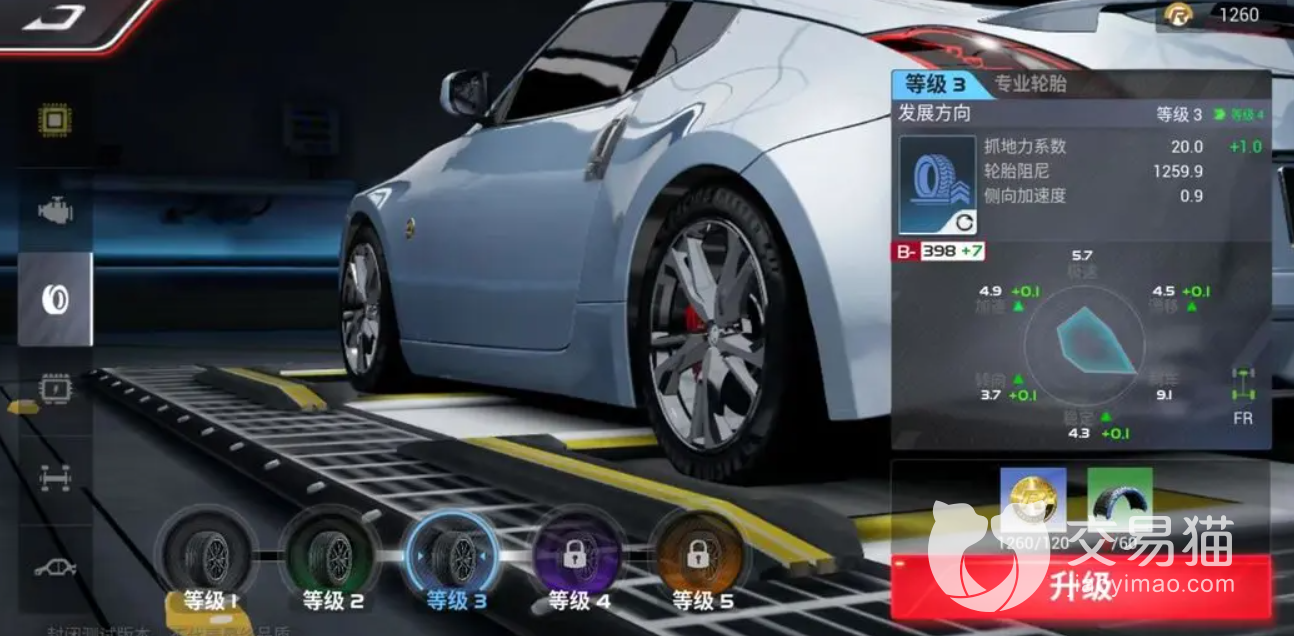Switch to the tire upgrade category

[55, 299]
